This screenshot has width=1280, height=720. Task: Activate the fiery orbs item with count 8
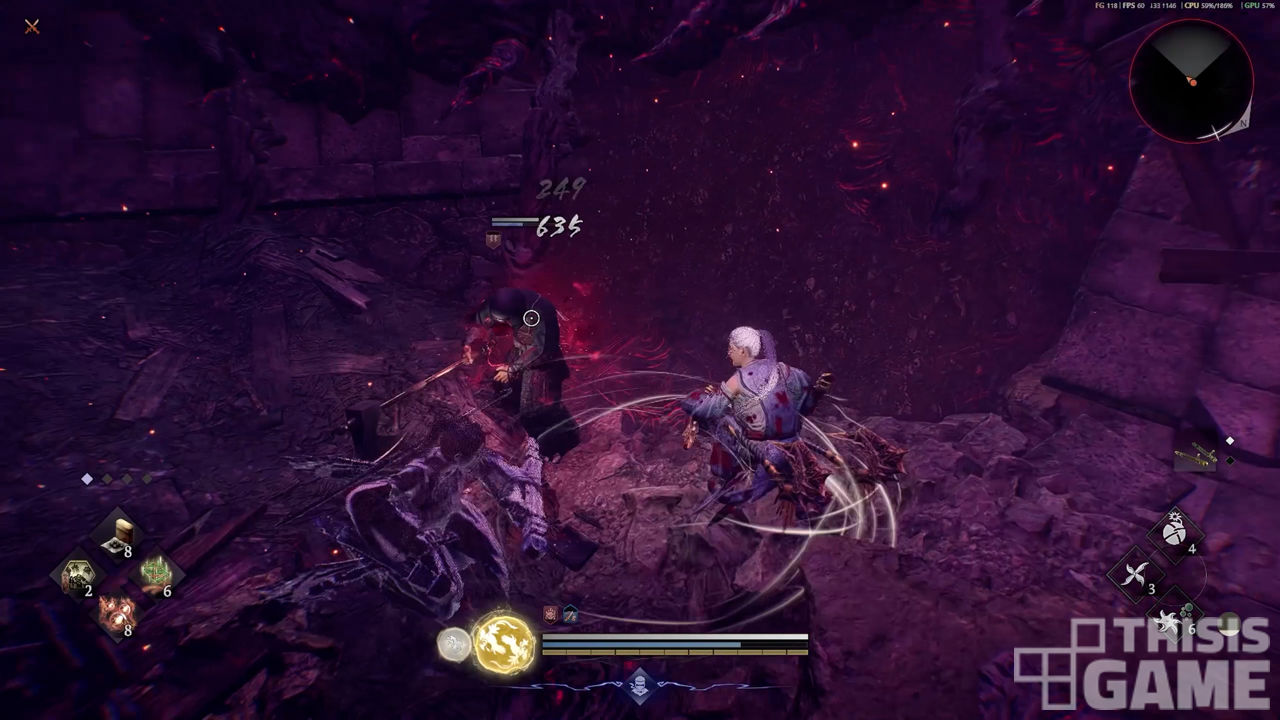tap(117, 614)
